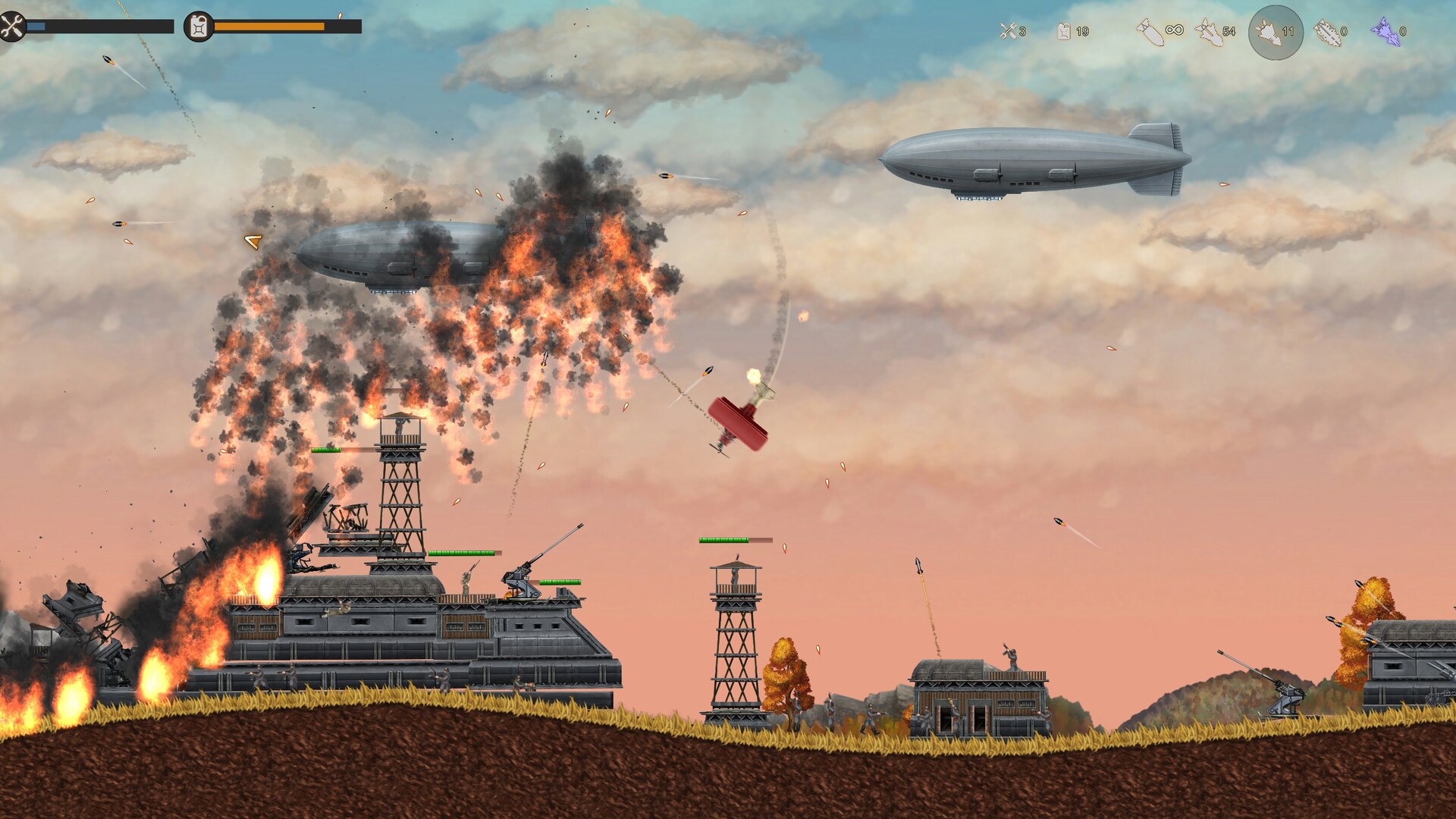1456x819 pixels.
Task: Select the infinite-ammo standard bomb
Action: (x=1152, y=32)
